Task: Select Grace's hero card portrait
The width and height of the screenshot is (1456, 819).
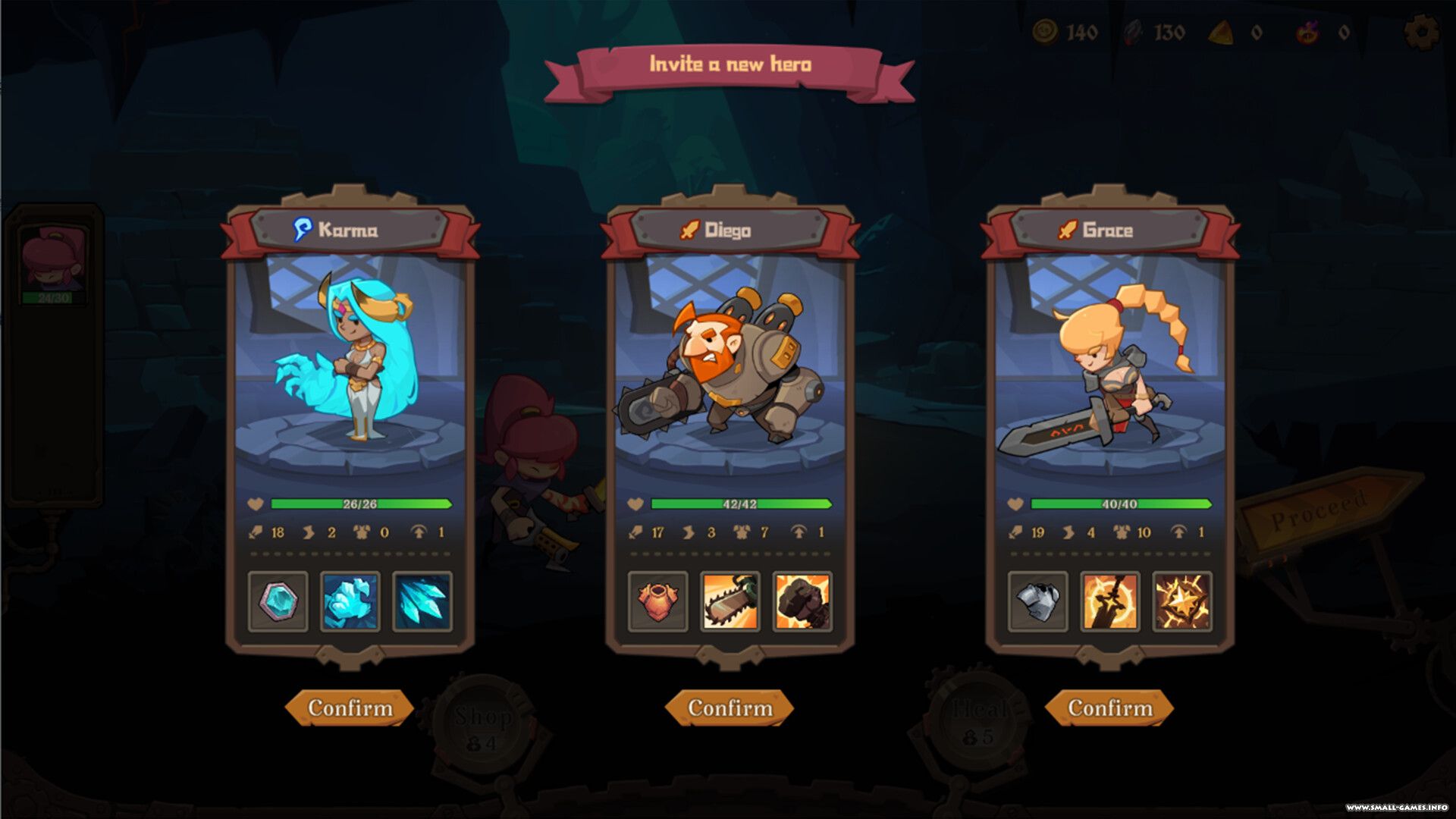Action: point(1109,364)
